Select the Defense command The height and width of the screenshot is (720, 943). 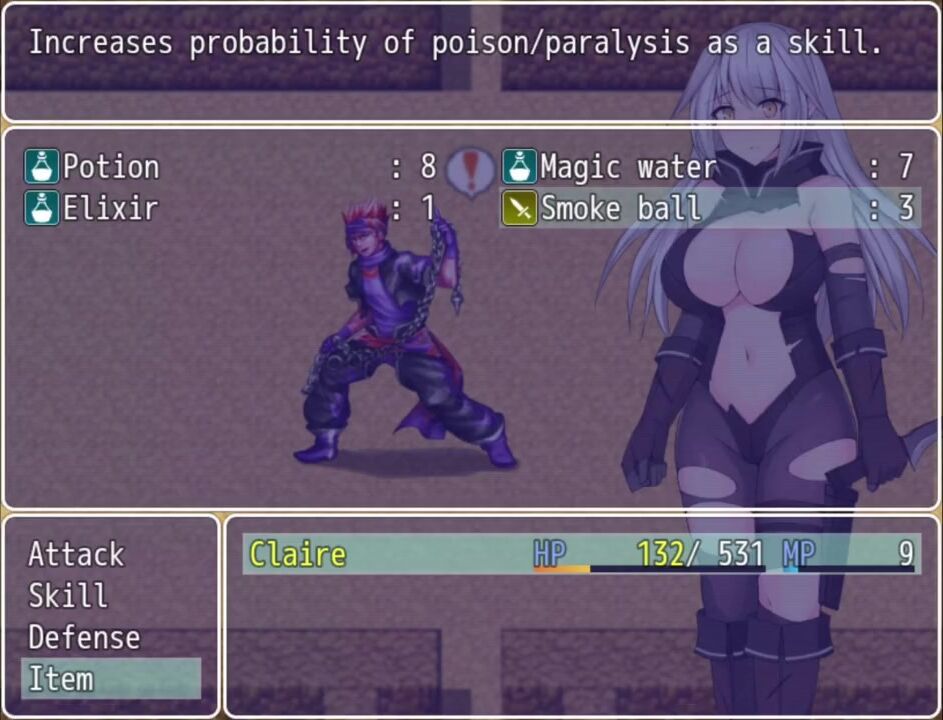pyautogui.click(x=84, y=638)
